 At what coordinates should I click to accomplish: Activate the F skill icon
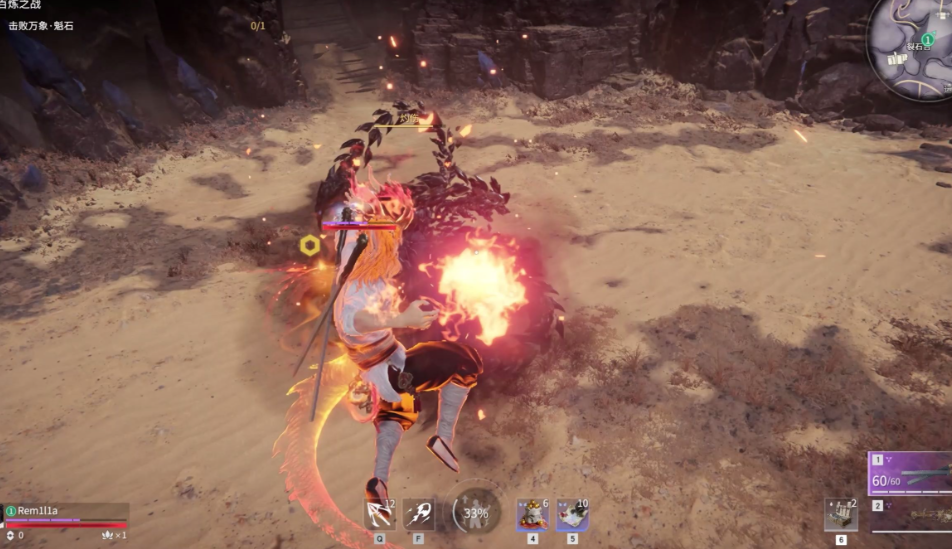[418, 514]
